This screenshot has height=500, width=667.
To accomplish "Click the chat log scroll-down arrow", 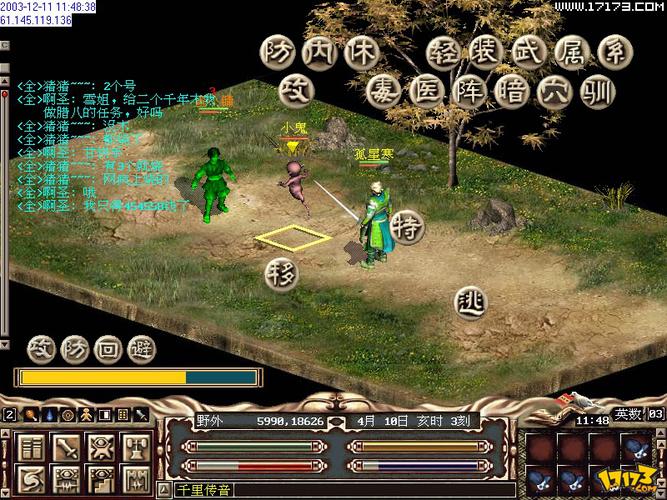I will click(6, 345).
